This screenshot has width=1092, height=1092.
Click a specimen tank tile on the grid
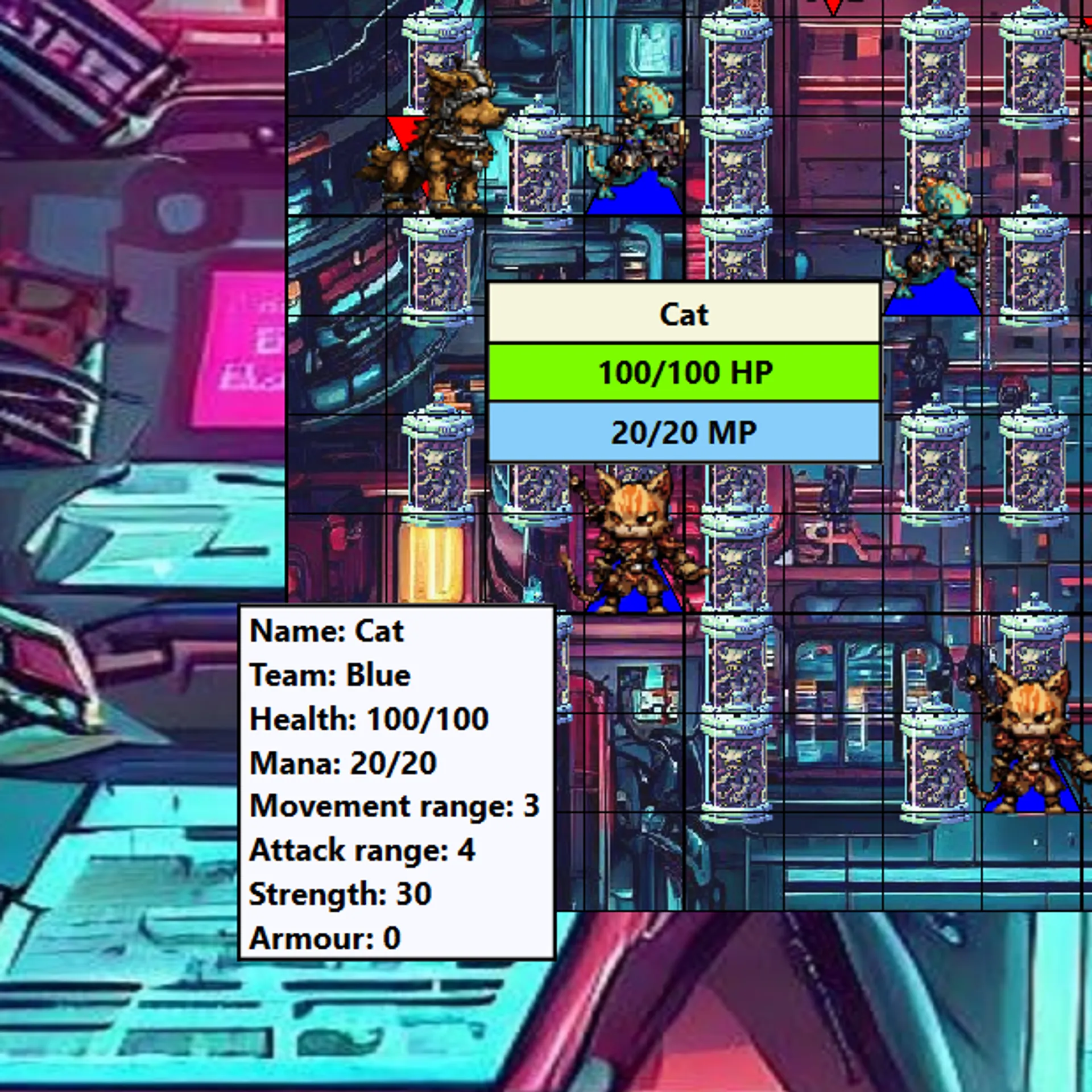pos(739,68)
